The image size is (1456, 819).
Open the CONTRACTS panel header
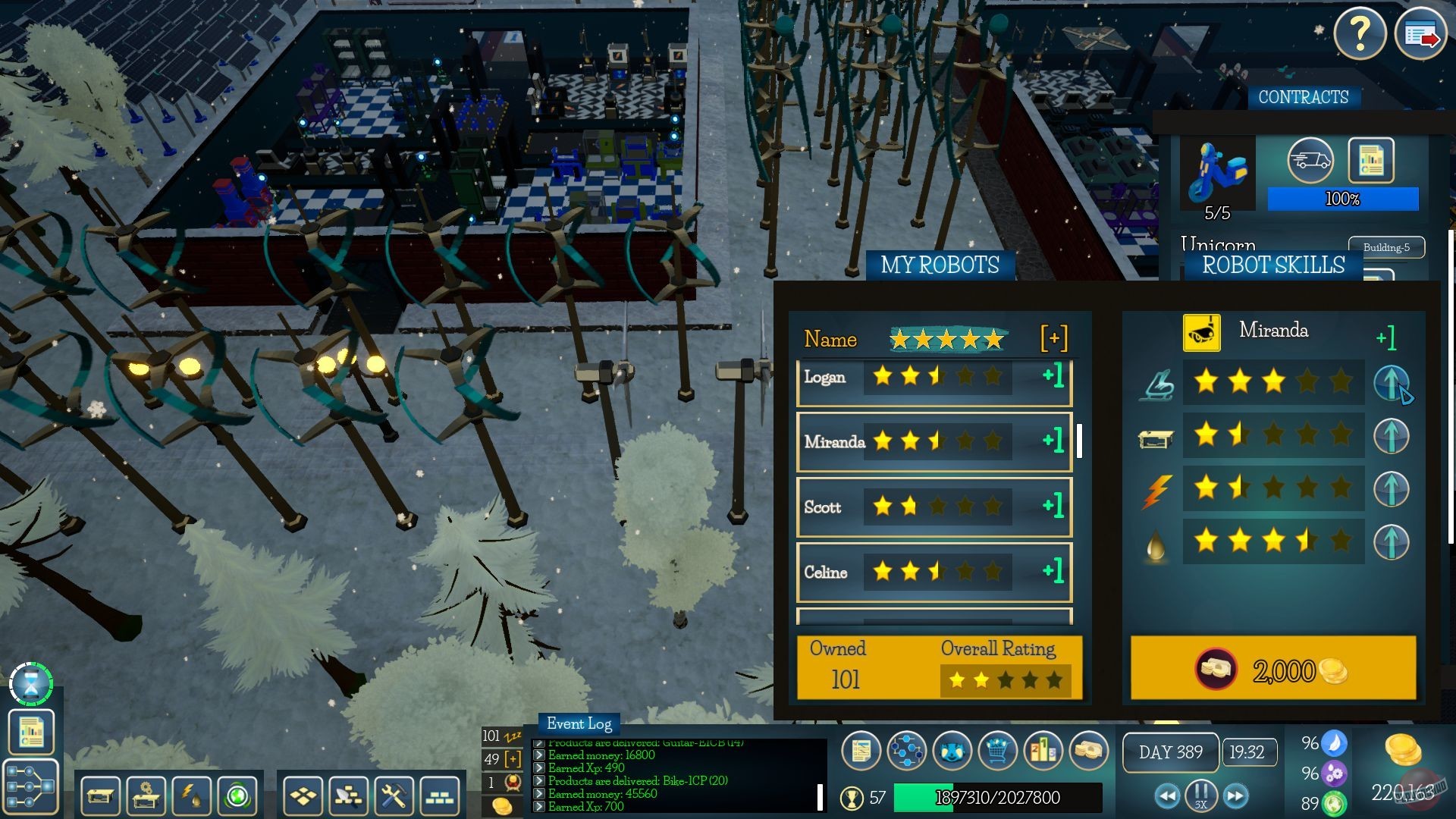[1303, 97]
